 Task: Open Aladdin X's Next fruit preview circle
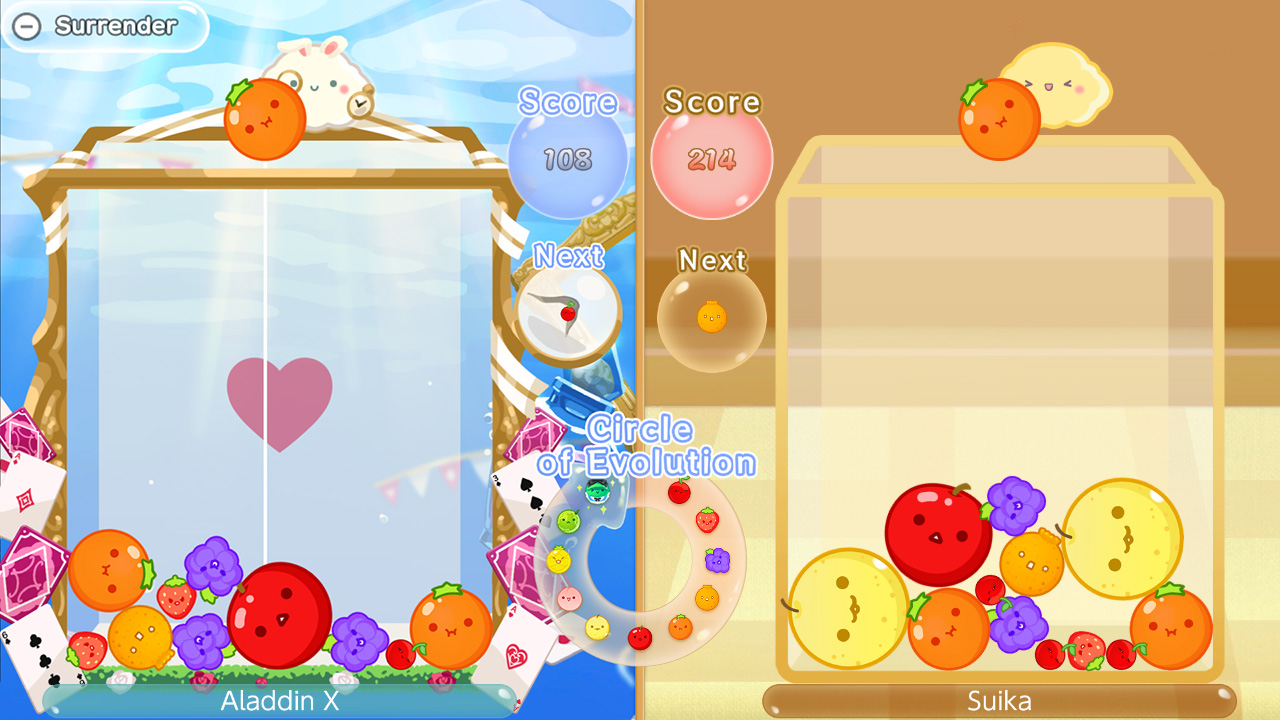tap(568, 312)
